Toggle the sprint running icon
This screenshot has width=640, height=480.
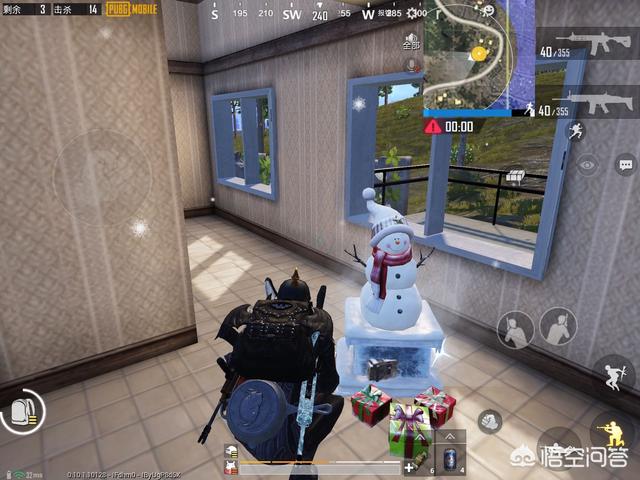(x=575, y=130)
